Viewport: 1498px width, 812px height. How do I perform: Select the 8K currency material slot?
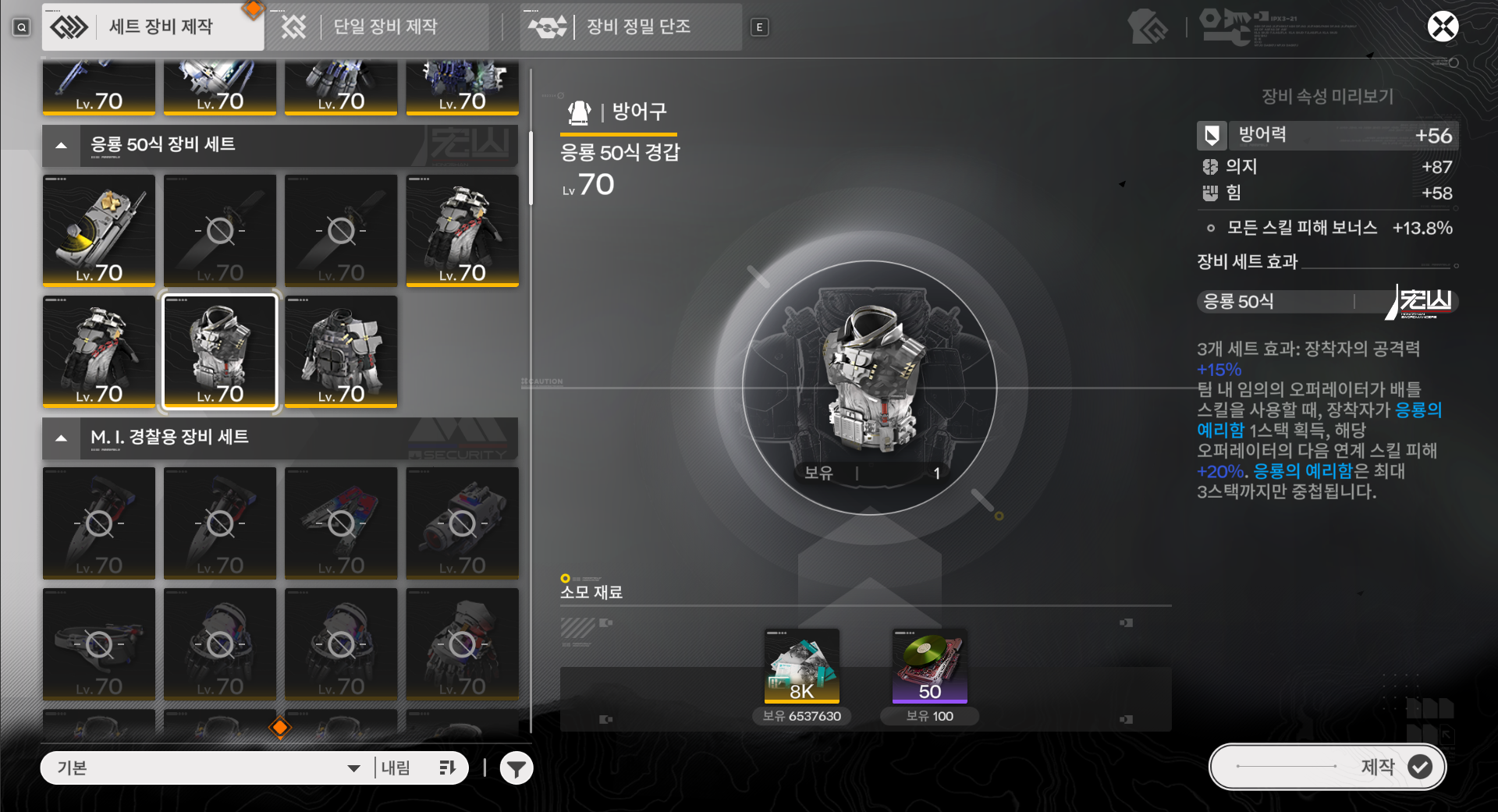click(x=801, y=665)
